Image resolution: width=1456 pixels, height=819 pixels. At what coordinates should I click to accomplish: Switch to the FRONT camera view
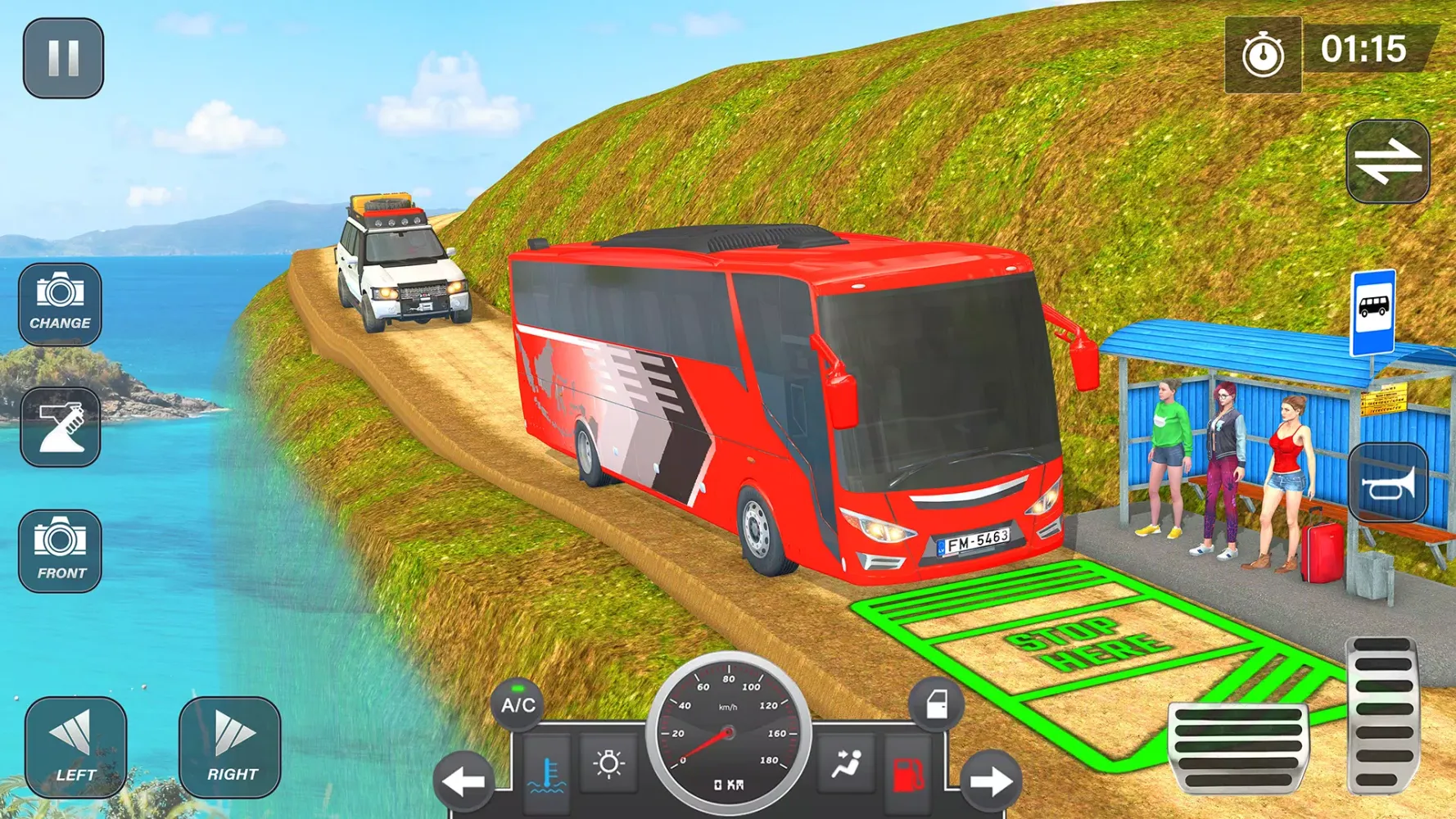click(60, 550)
